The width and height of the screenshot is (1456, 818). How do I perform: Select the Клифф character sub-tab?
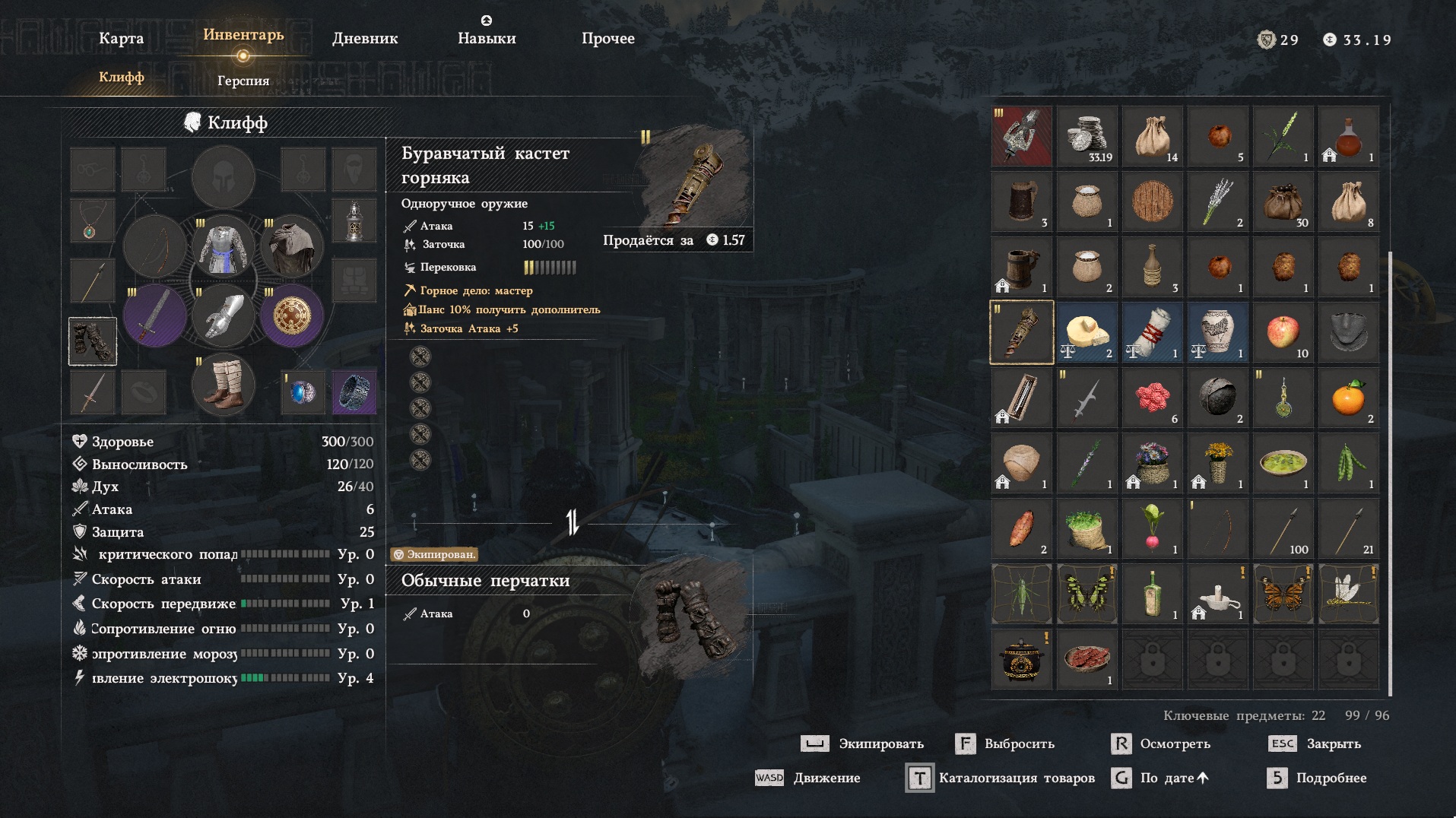121,78
